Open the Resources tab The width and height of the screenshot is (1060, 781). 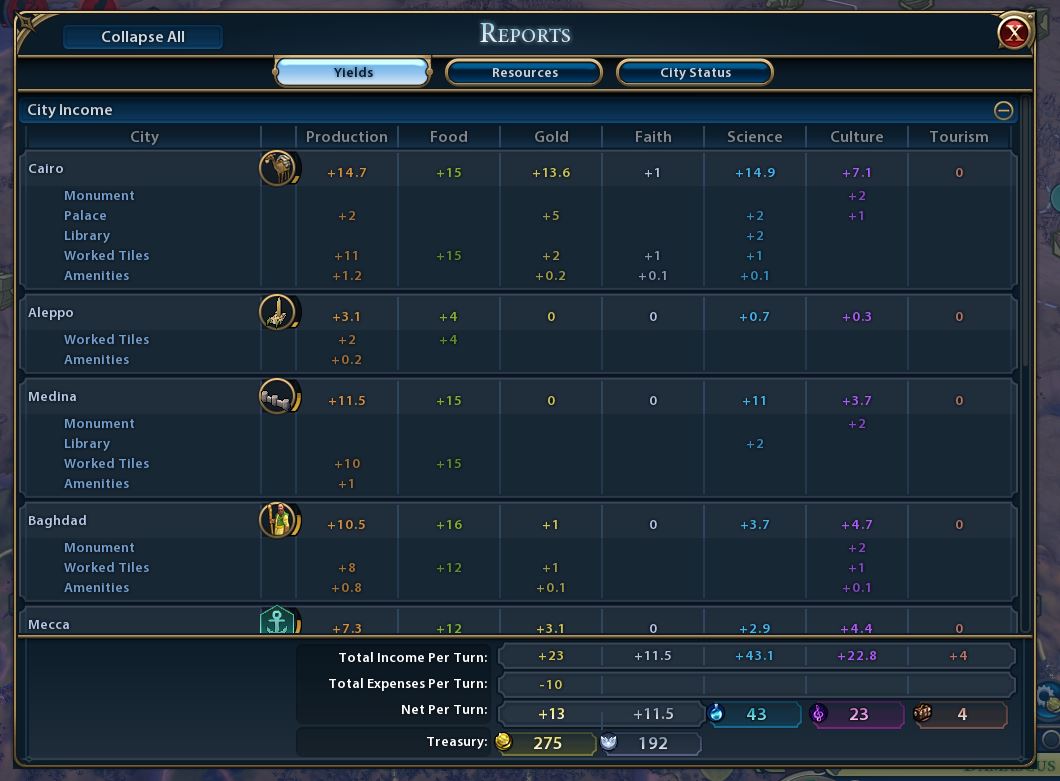[x=524, y=72]
